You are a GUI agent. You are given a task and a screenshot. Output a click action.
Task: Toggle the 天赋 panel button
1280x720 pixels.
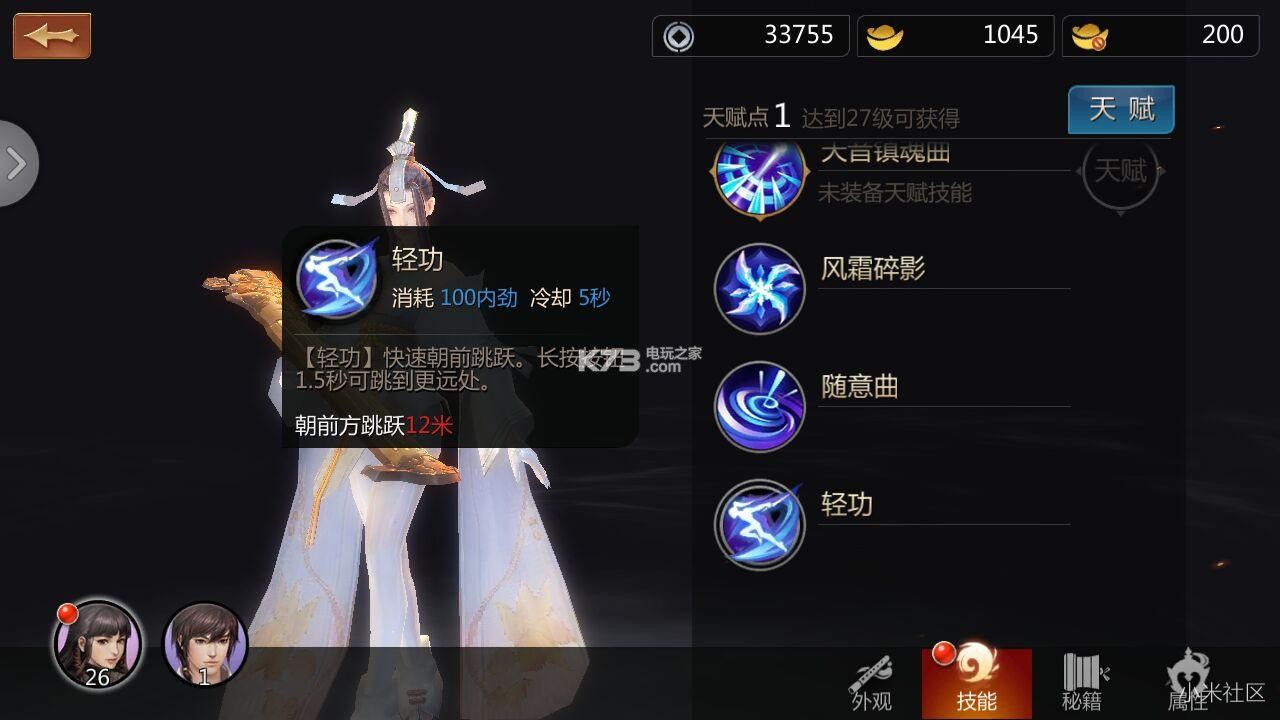(1120, 111)
